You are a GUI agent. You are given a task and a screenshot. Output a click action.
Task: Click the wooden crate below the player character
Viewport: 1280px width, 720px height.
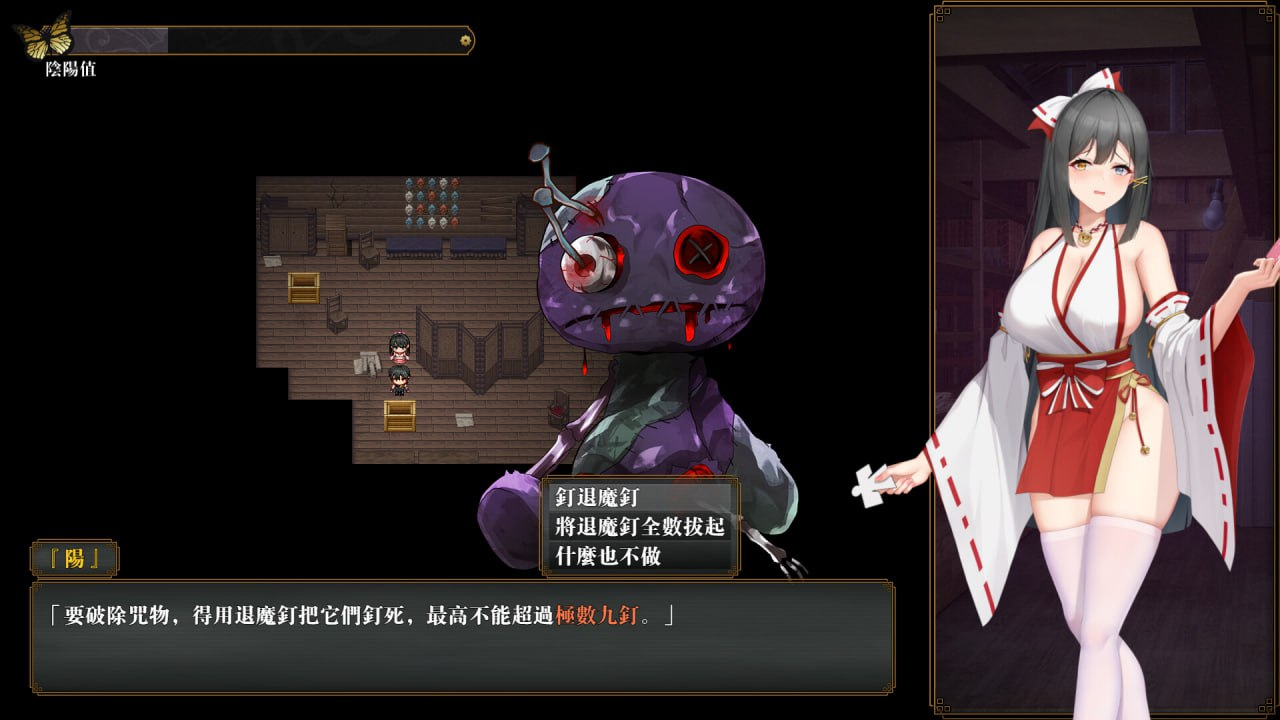pyautogui.click(x=402, y=414)
